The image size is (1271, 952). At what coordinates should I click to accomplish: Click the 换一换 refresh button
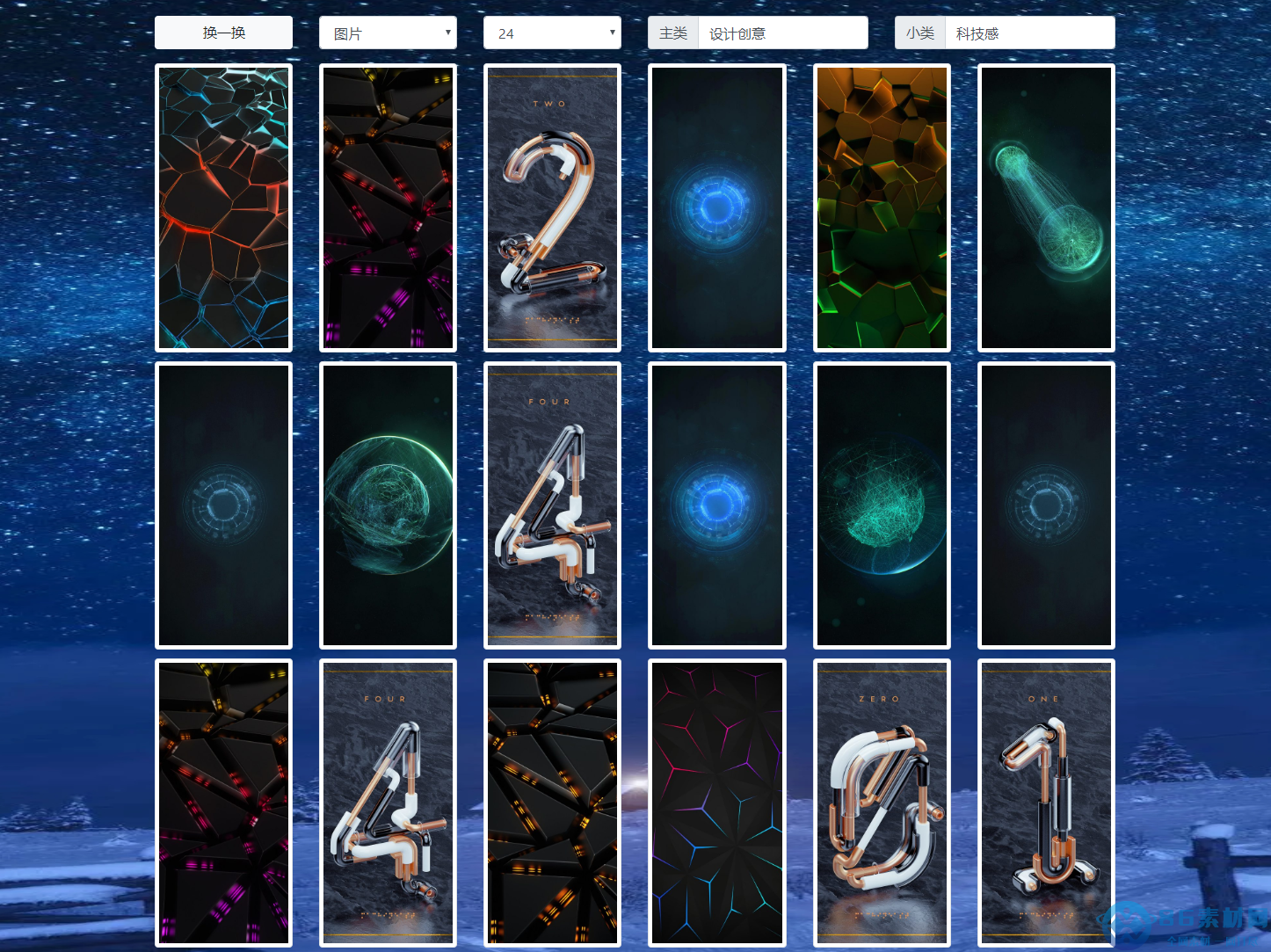tap(223, 33)
